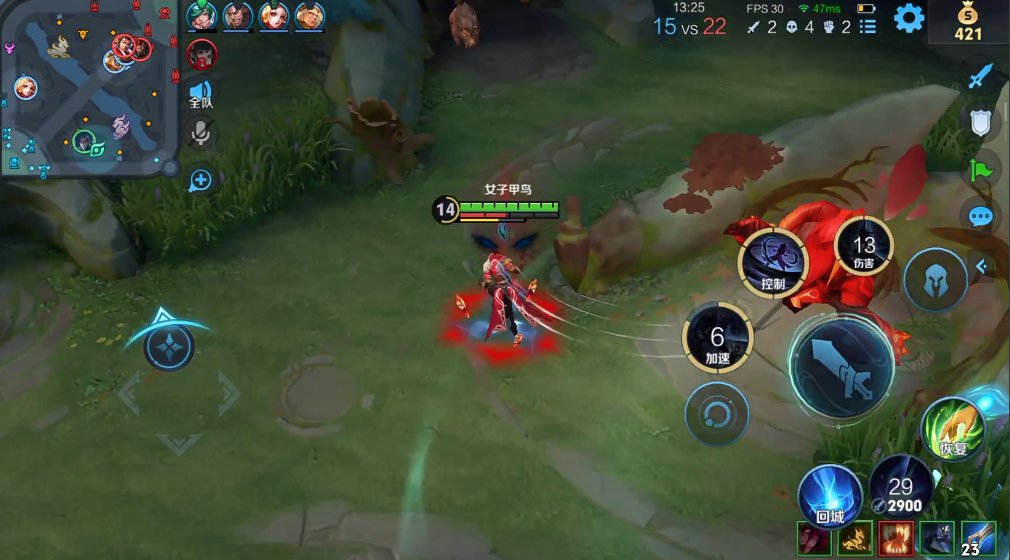Send the shield defend signal

tap(981, 122)
